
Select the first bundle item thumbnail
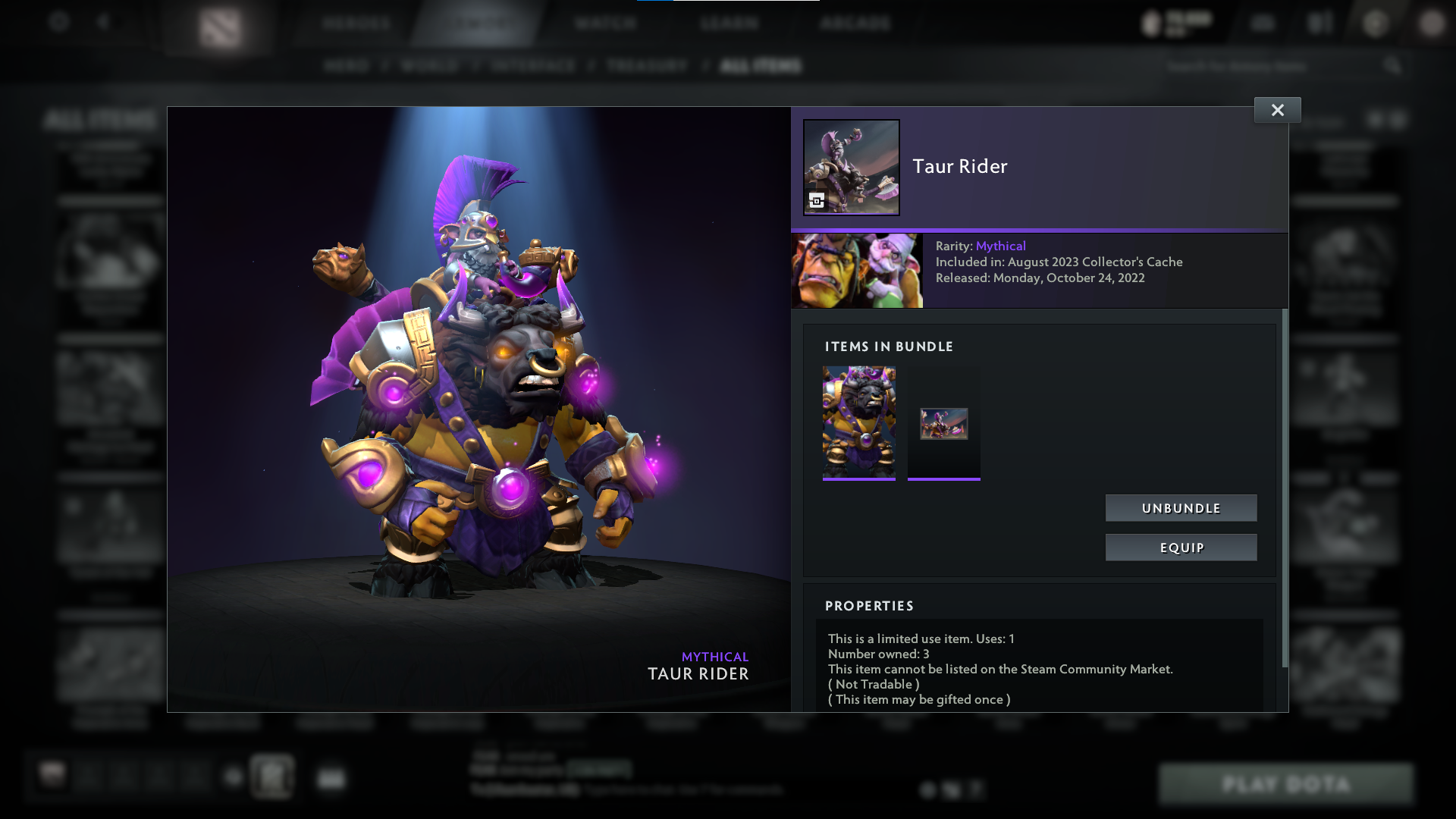click(x=858, y=423)
